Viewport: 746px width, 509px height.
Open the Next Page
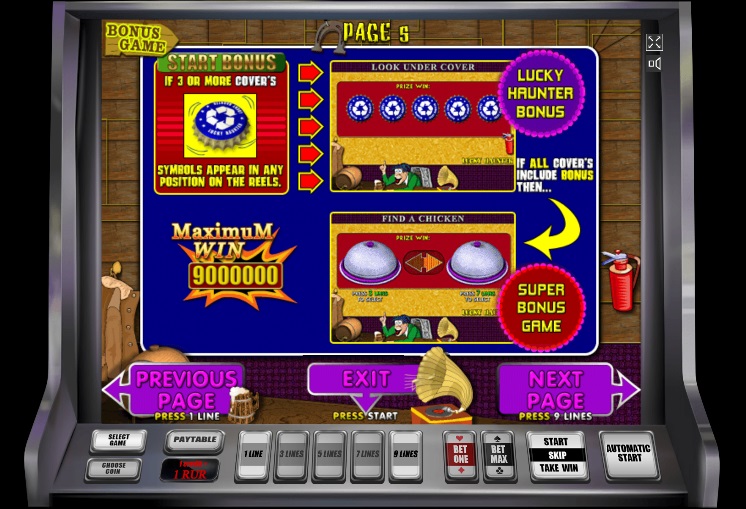coord(556,388)
